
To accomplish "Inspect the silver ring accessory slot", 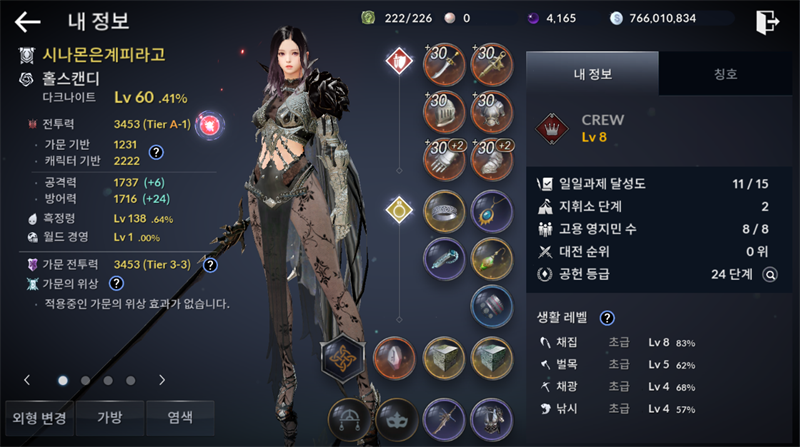I will 443,210.
